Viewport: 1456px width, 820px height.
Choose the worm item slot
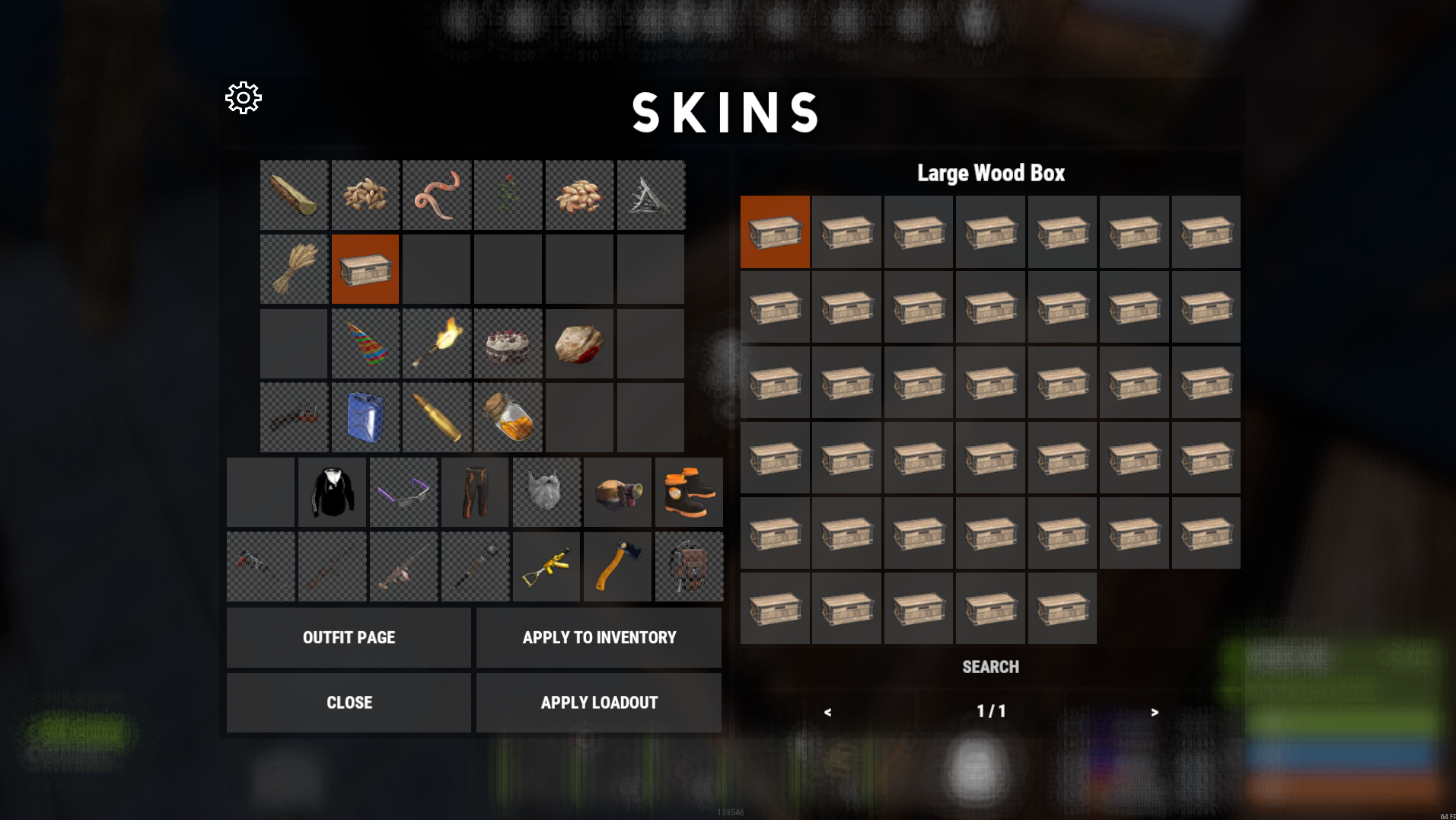pos(437,195)
